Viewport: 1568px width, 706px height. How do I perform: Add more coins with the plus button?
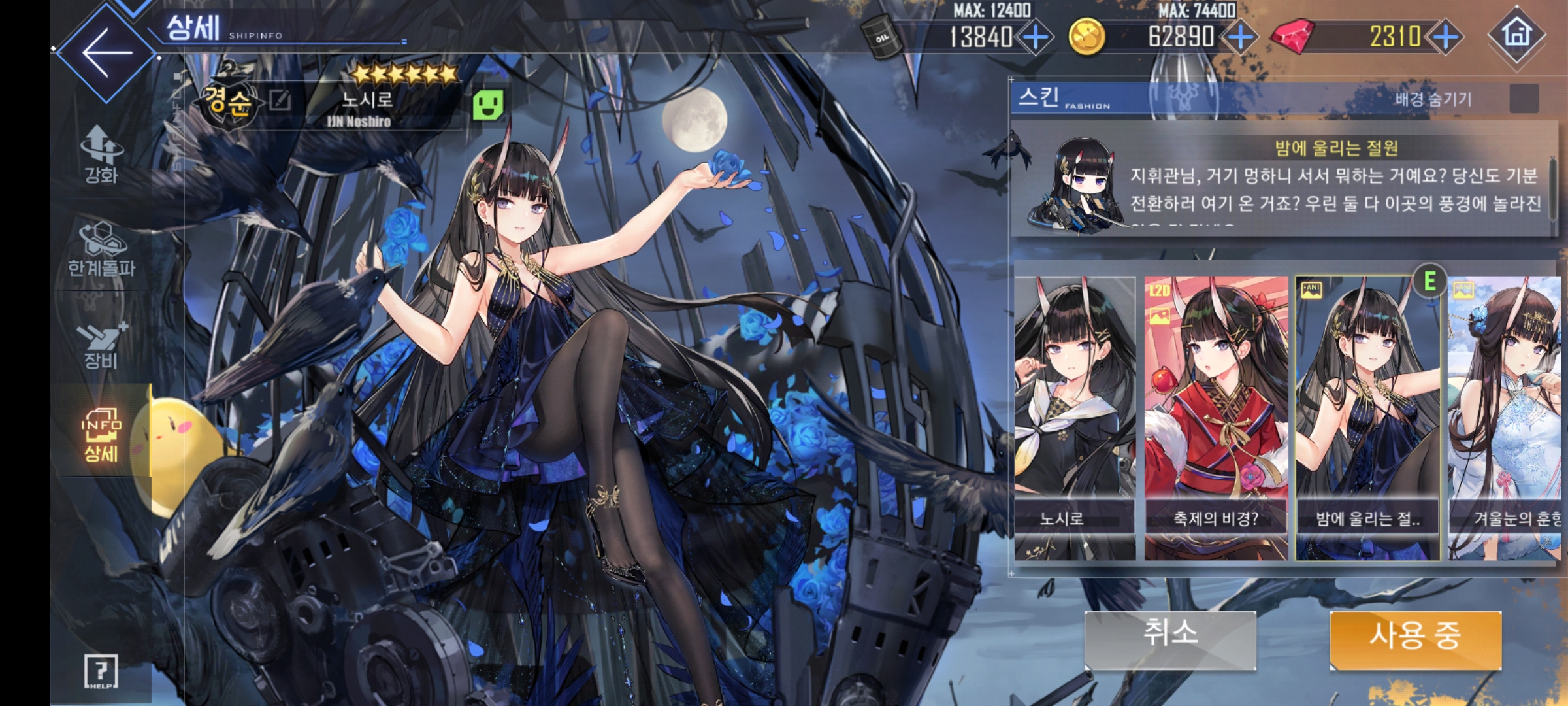tap(1240, 37)
